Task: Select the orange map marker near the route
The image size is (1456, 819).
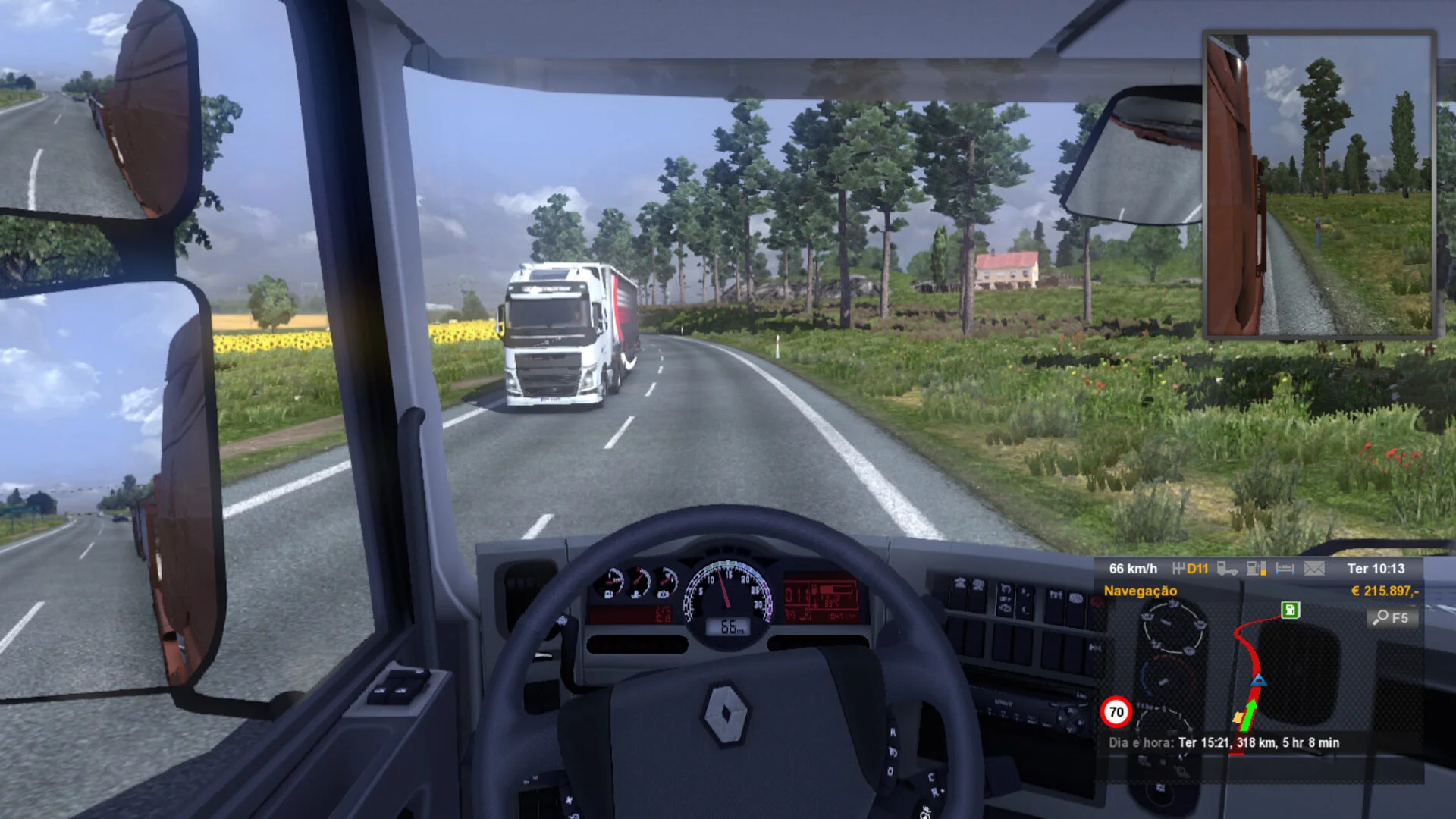Action: tap(1238, 717)
